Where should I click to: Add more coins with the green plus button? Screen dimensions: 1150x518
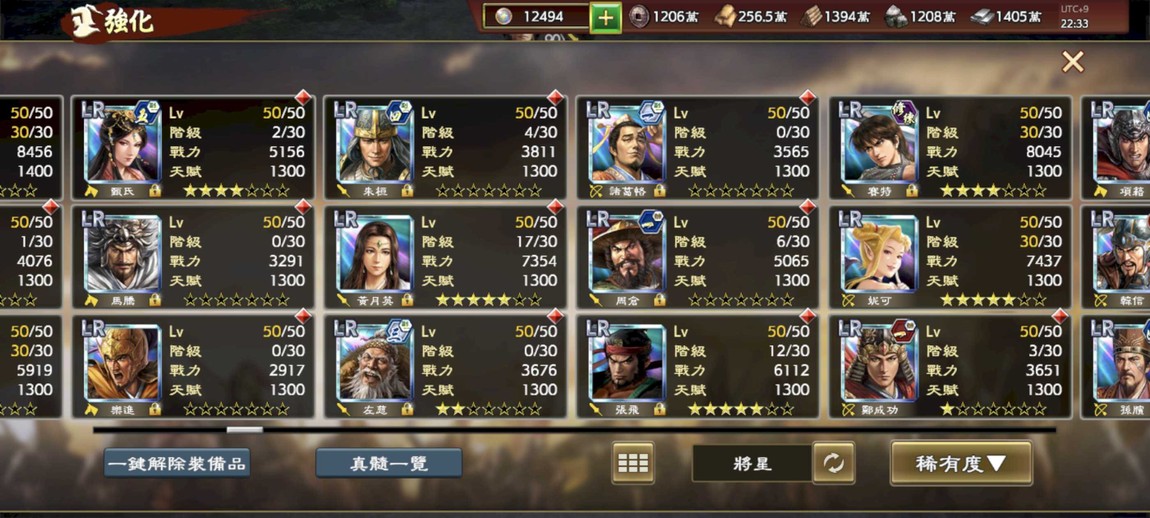tap(605, 17)
